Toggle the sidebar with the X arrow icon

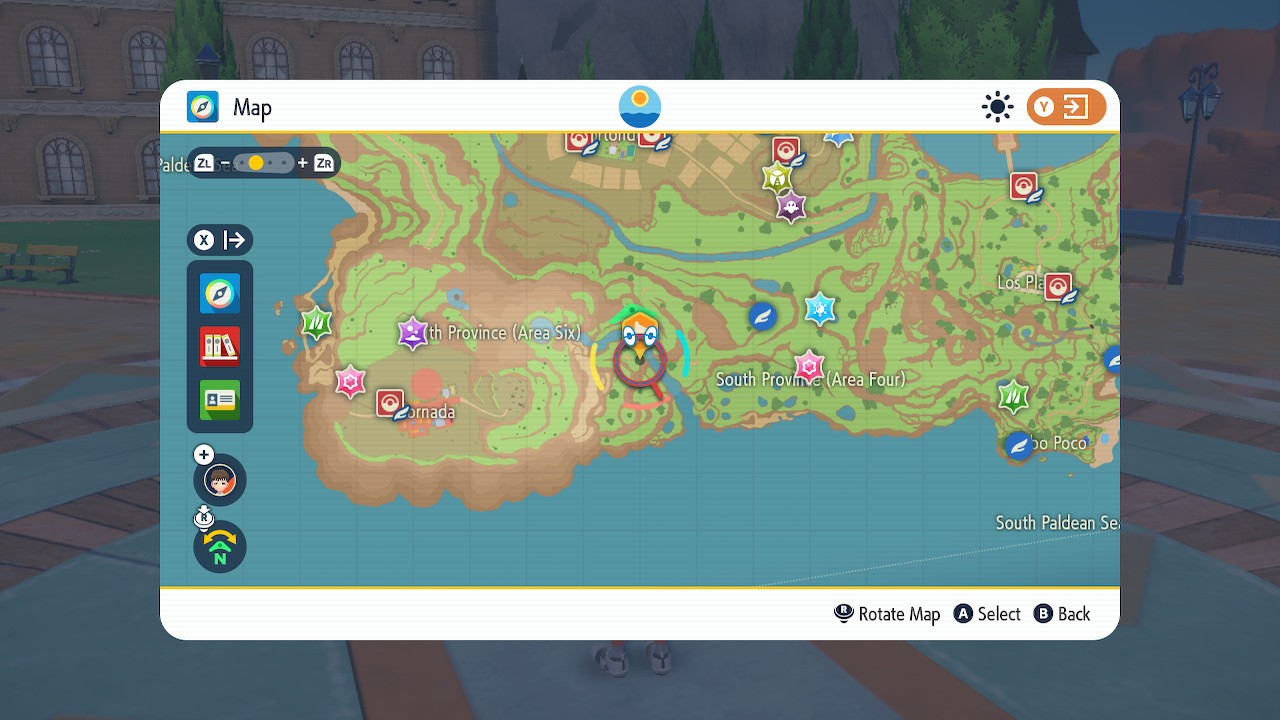tap(219, 240)
